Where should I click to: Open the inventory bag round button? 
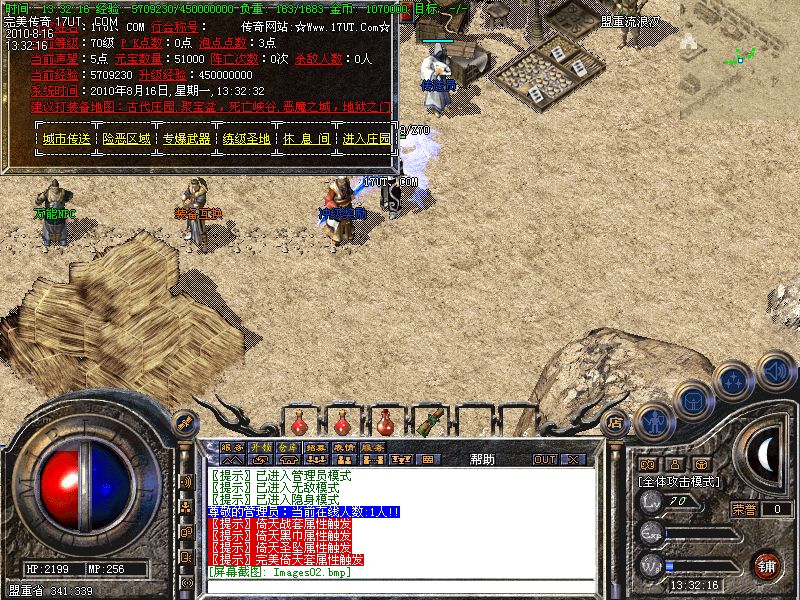click(x=693, y=400)
